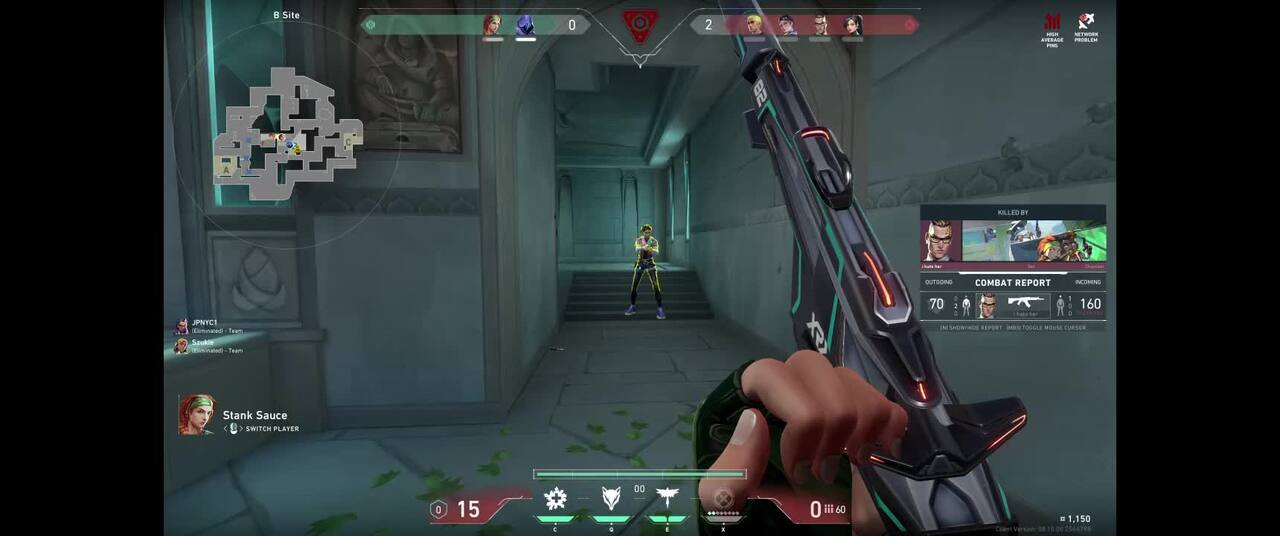Select the Vandal damage entry in Combat Report

point(1025,305)
